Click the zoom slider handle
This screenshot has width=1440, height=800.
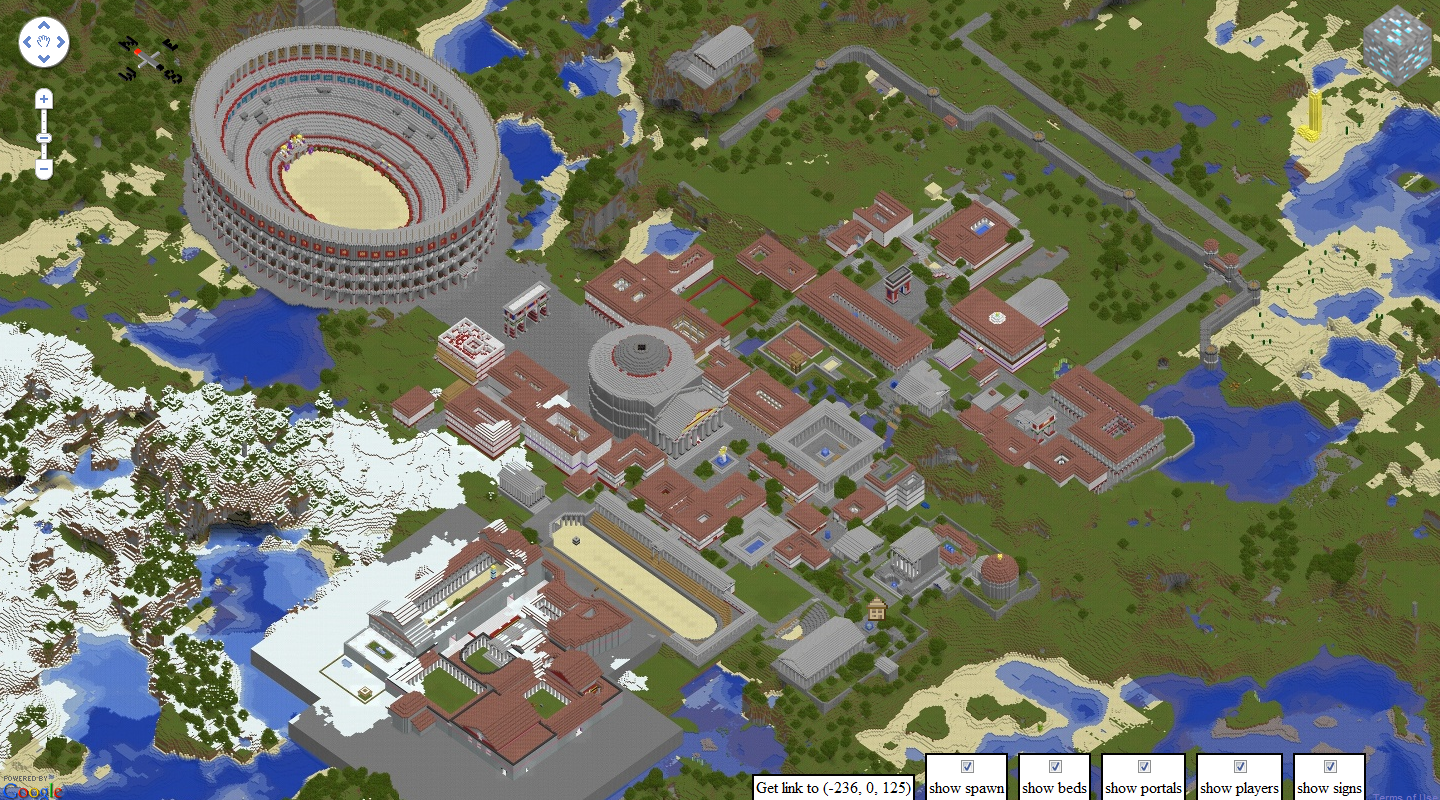(44, 137)
